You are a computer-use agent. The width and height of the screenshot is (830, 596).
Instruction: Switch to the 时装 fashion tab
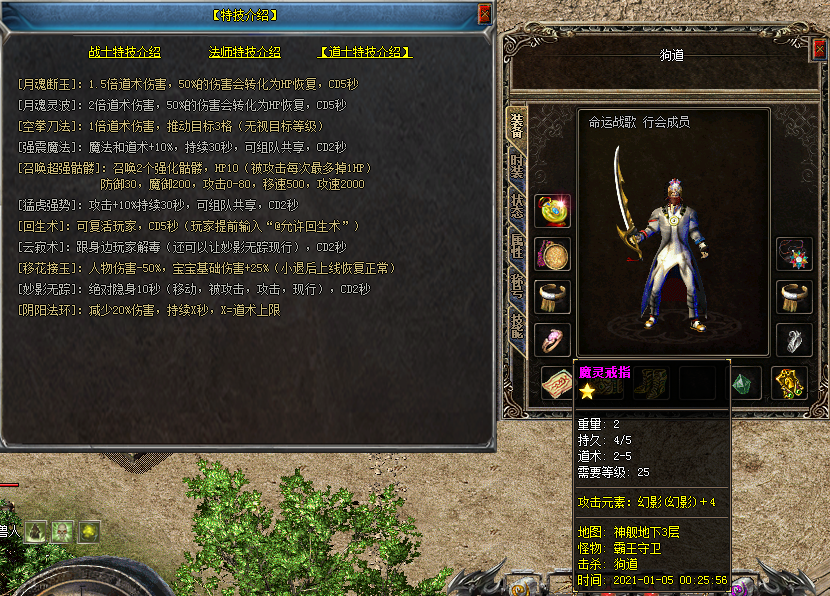point(517,168)
